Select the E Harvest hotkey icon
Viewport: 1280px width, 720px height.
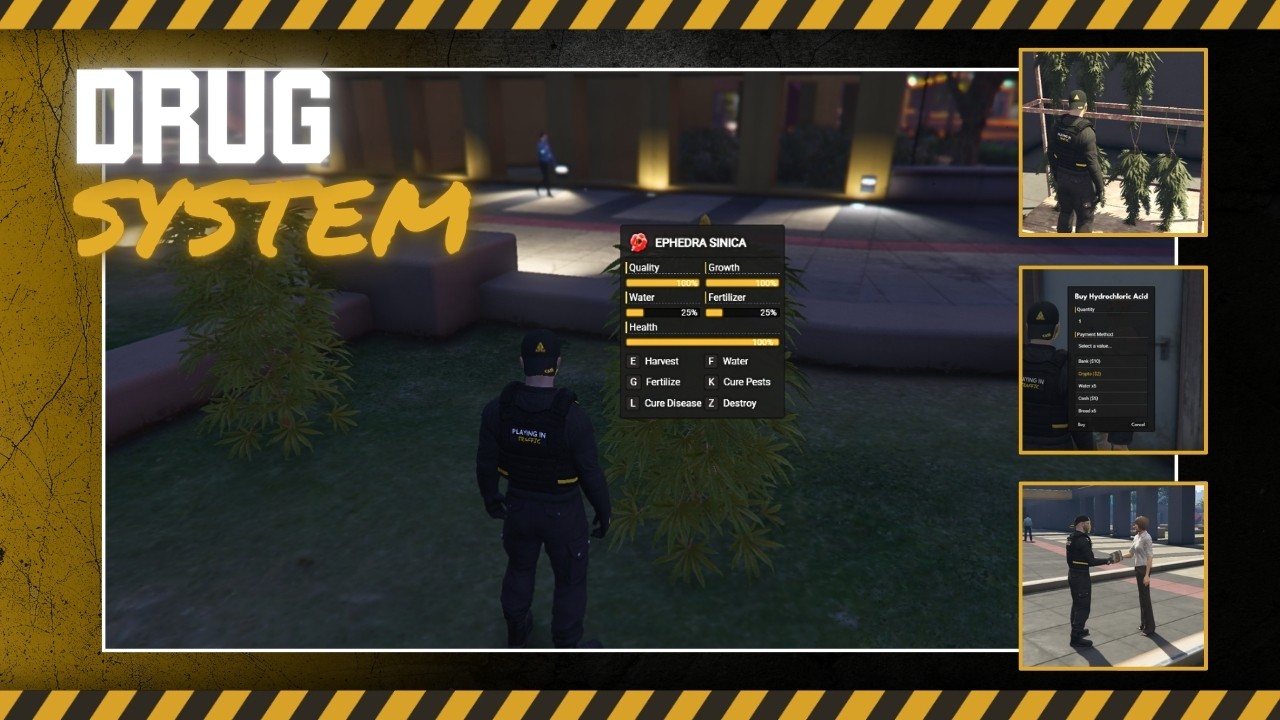tap(634, 361)
